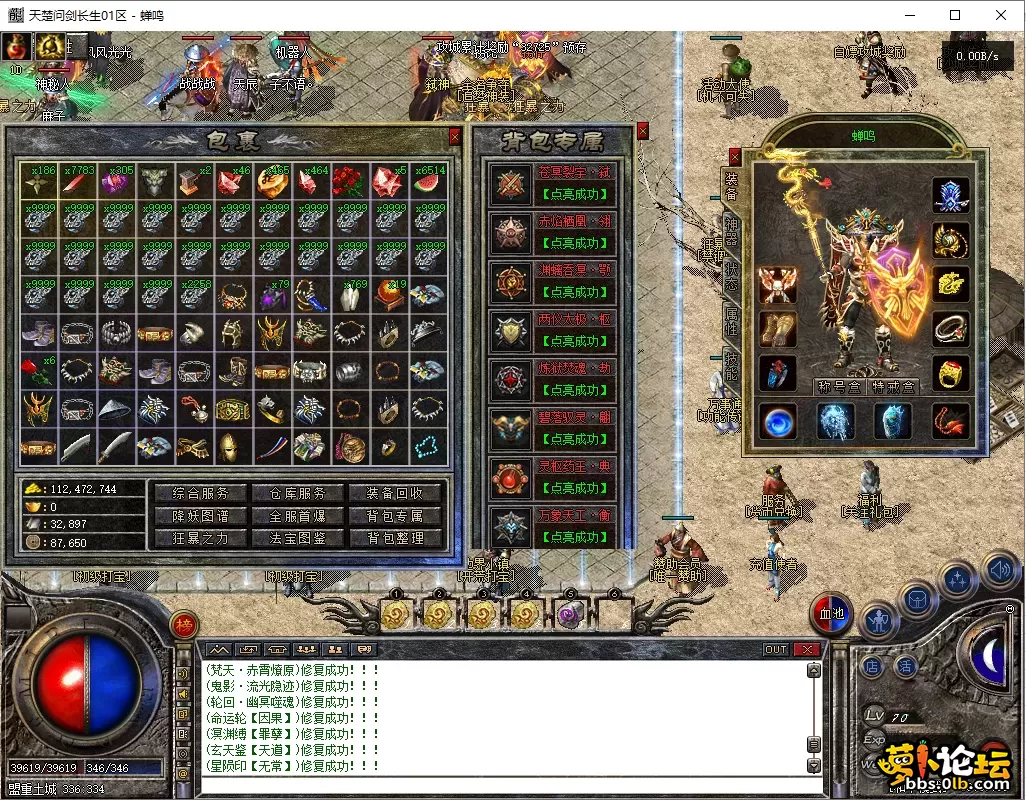Close the 背包专属 panel
Image resolution: width=1026 pixels, height=800 pixels.
tap(642, 130)
